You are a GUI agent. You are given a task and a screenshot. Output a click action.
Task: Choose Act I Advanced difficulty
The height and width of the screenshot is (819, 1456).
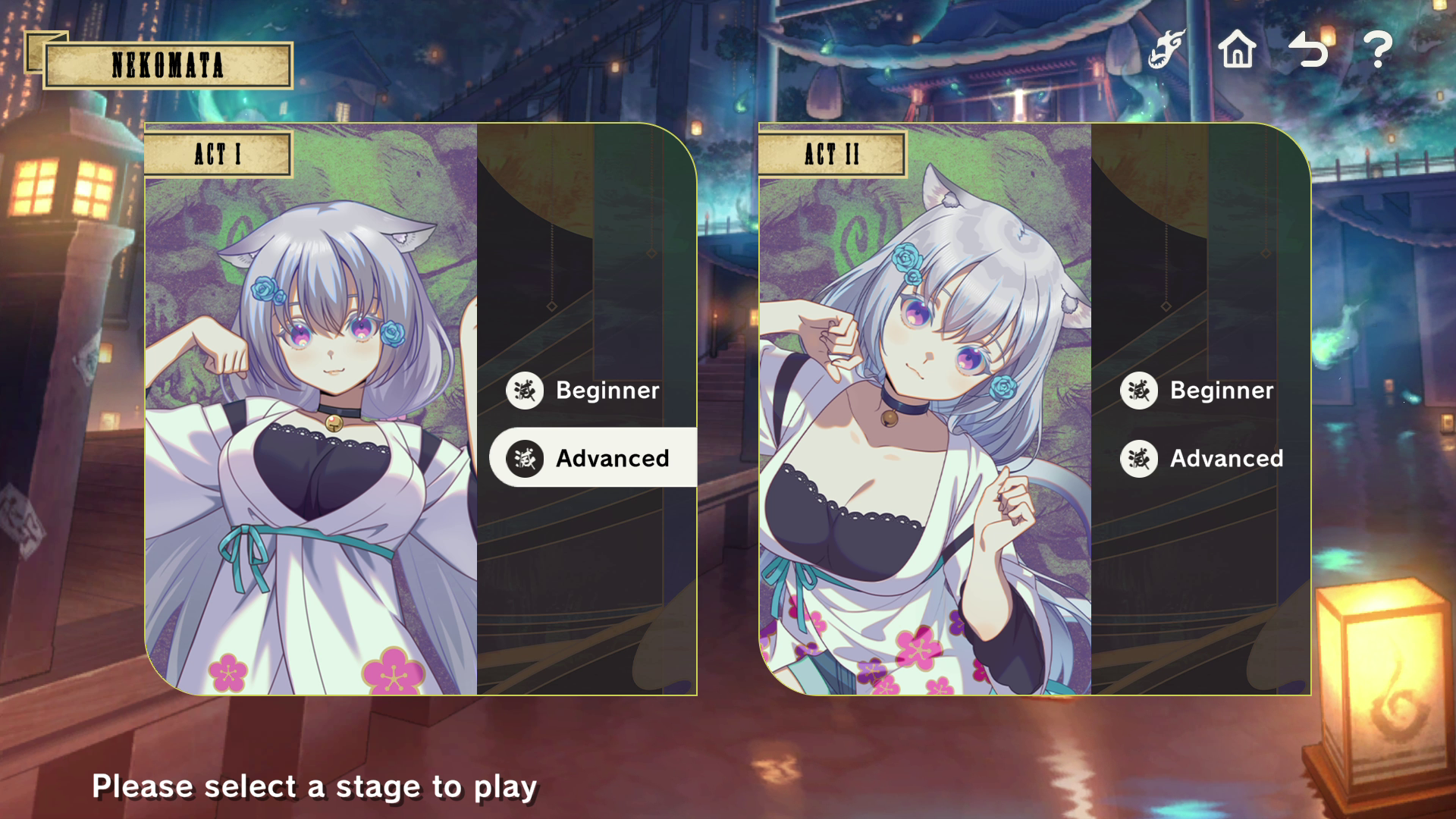point(592,458)
